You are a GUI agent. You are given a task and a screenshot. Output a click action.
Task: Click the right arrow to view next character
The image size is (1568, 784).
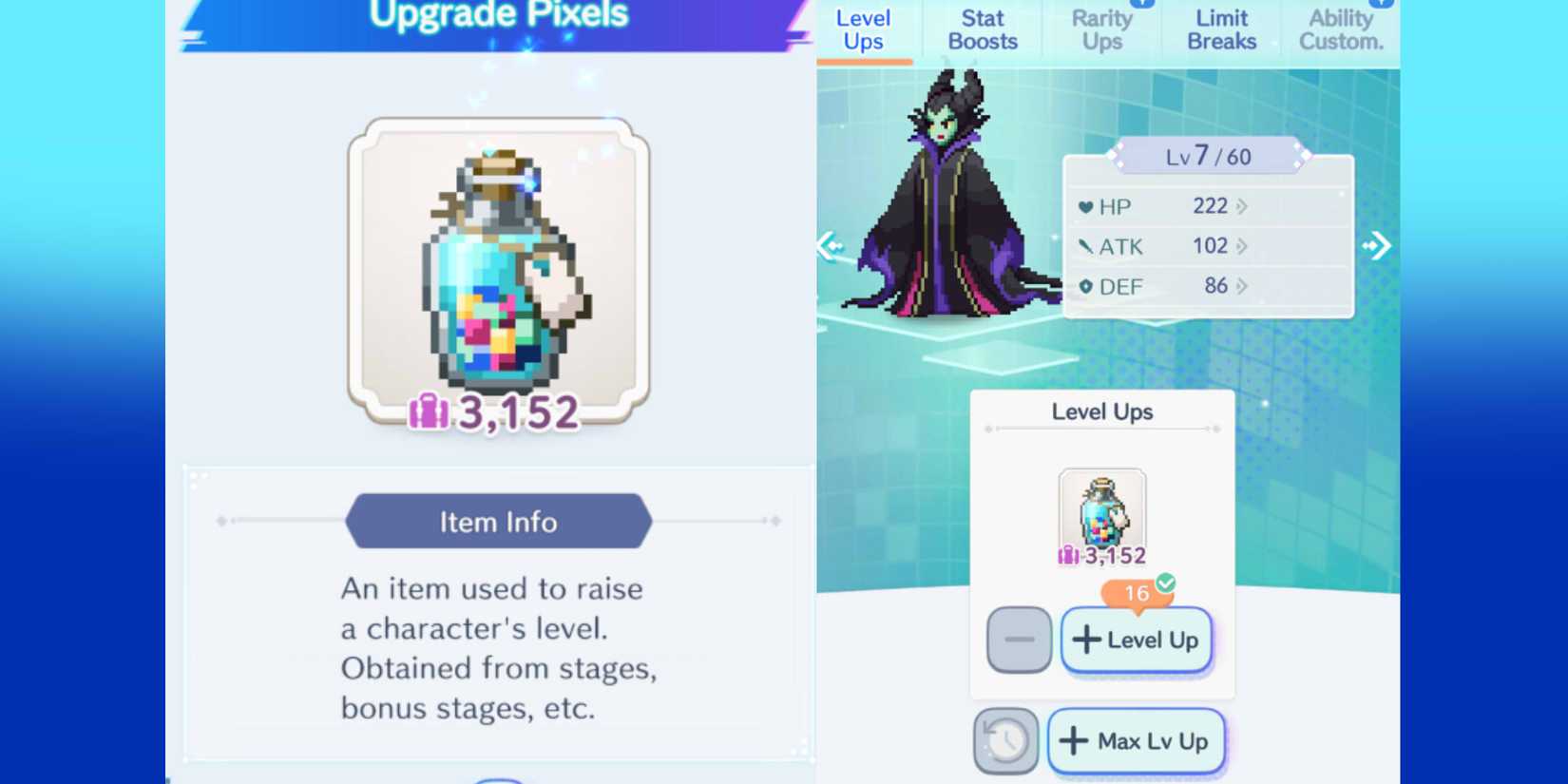pyautogui.click(x=1378, y=245)
